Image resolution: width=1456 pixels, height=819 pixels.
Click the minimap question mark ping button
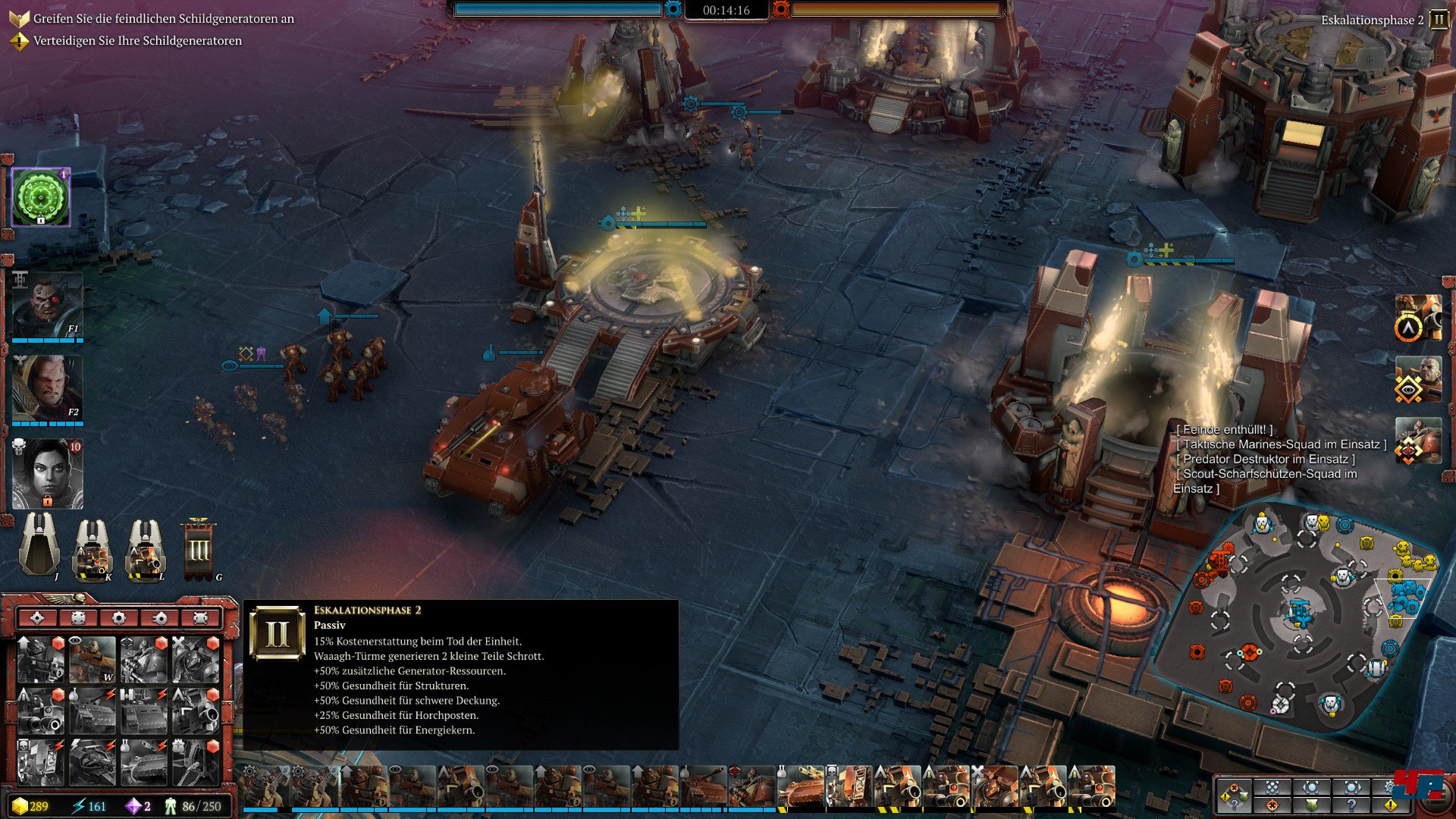coord(1351,805)
